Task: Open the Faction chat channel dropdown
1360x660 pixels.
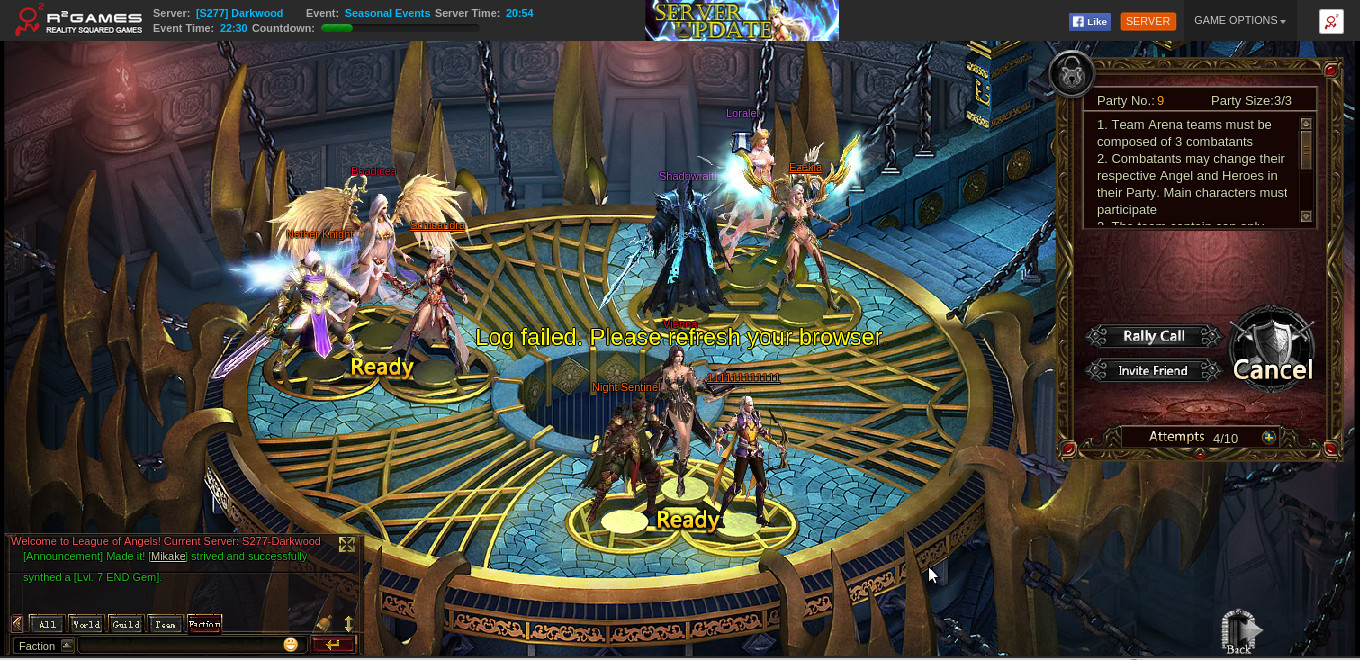Action: coord(67,645)
